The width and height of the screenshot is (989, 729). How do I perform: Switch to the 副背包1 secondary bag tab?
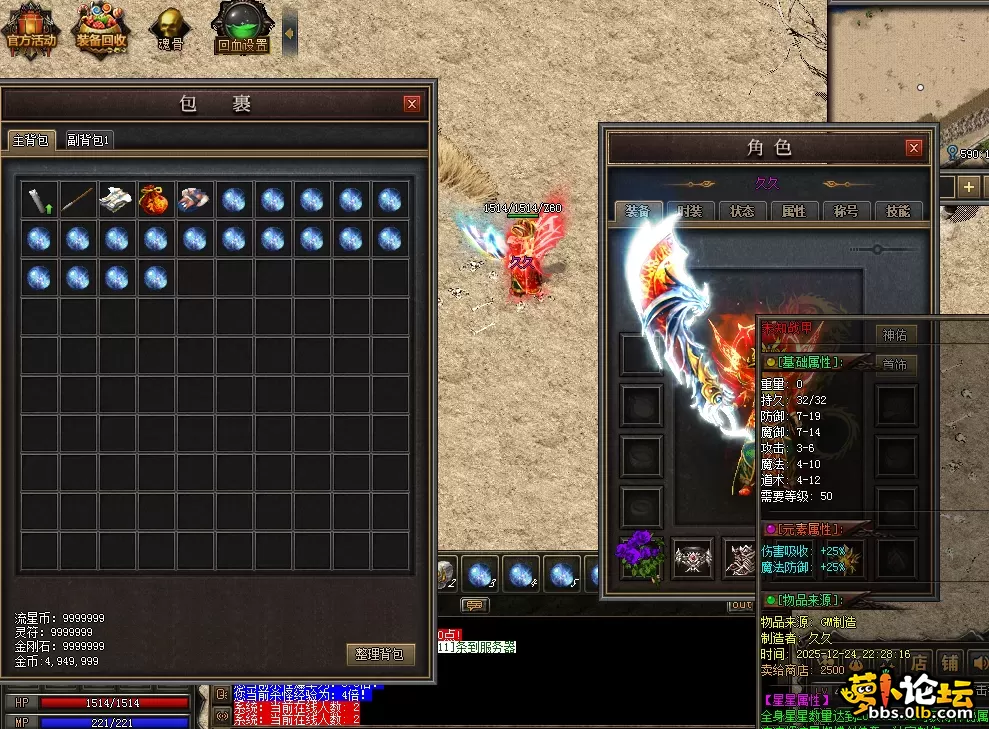point(89,140)
